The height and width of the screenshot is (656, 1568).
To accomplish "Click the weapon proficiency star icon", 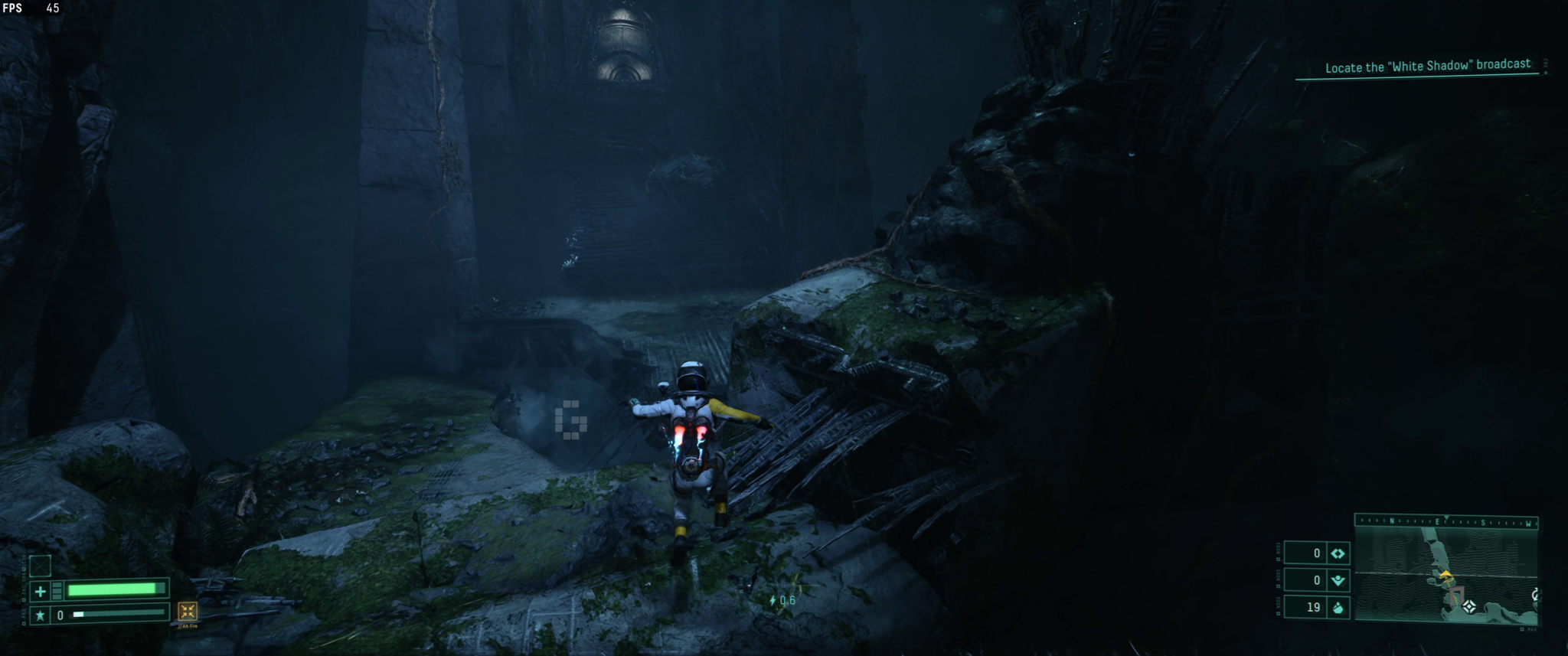I will point(41,615).
